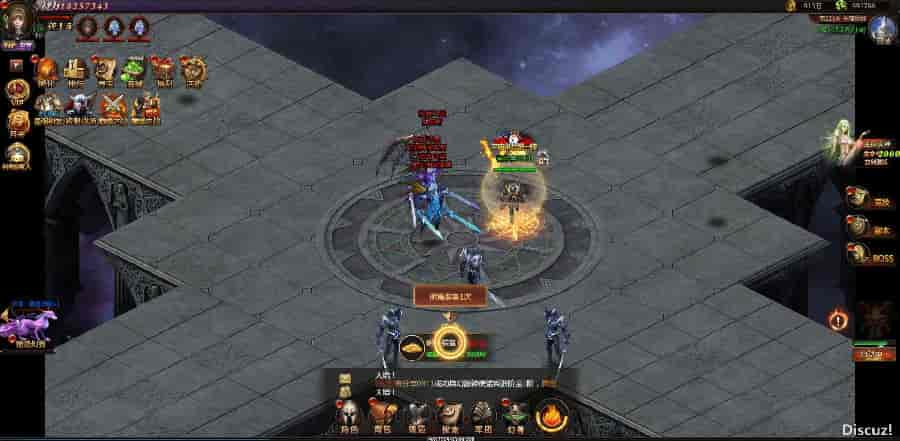Activate the flame skill button
This screenshot has width=900, height=441.
[x=552, y=413]
